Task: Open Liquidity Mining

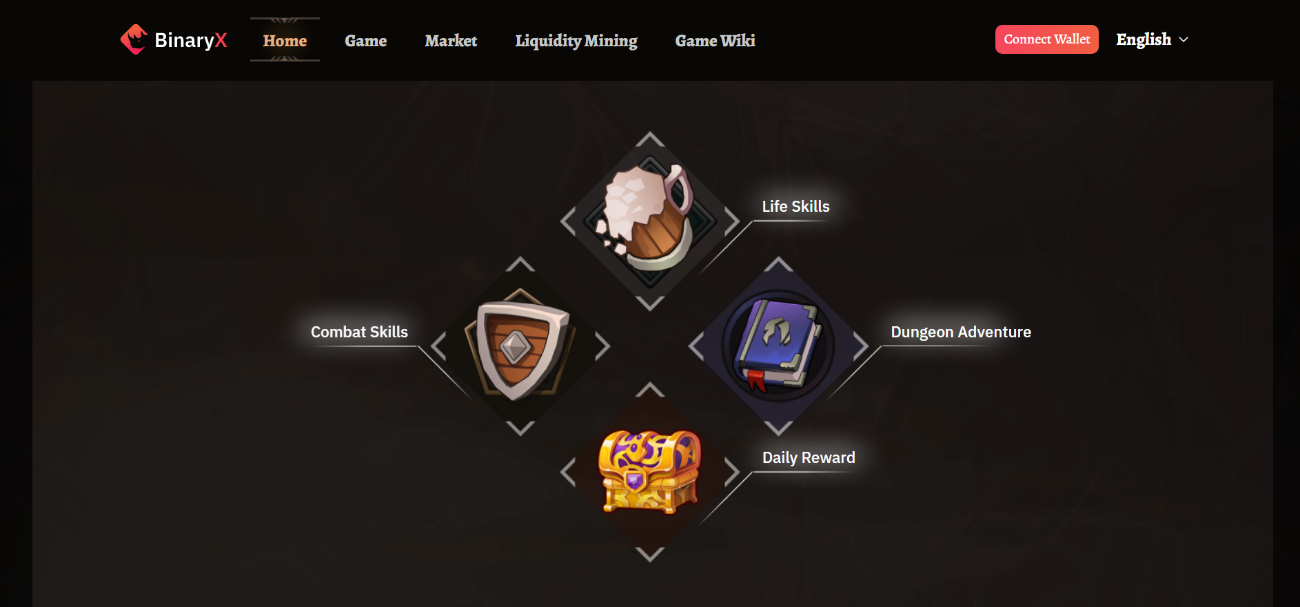Action: tap(576, 40)
